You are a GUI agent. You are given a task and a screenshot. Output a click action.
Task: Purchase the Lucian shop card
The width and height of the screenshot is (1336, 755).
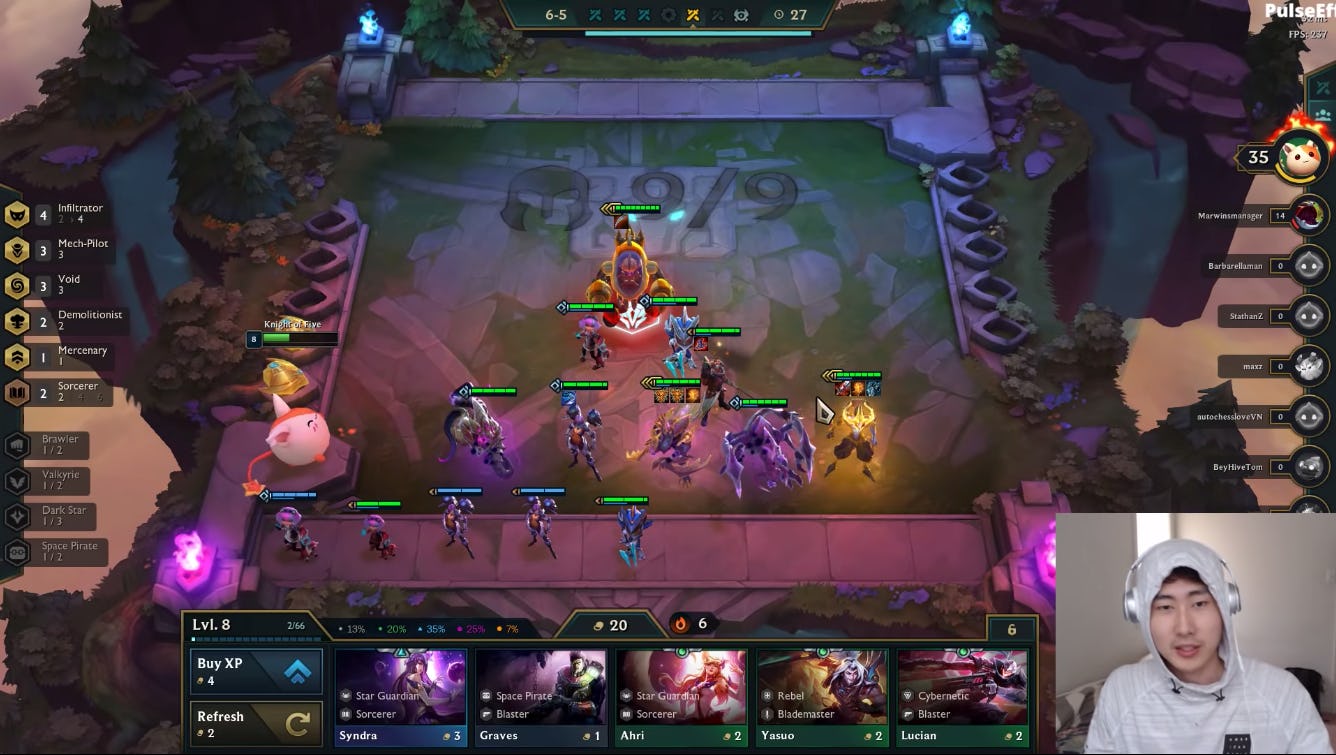[x=962, y=697]
